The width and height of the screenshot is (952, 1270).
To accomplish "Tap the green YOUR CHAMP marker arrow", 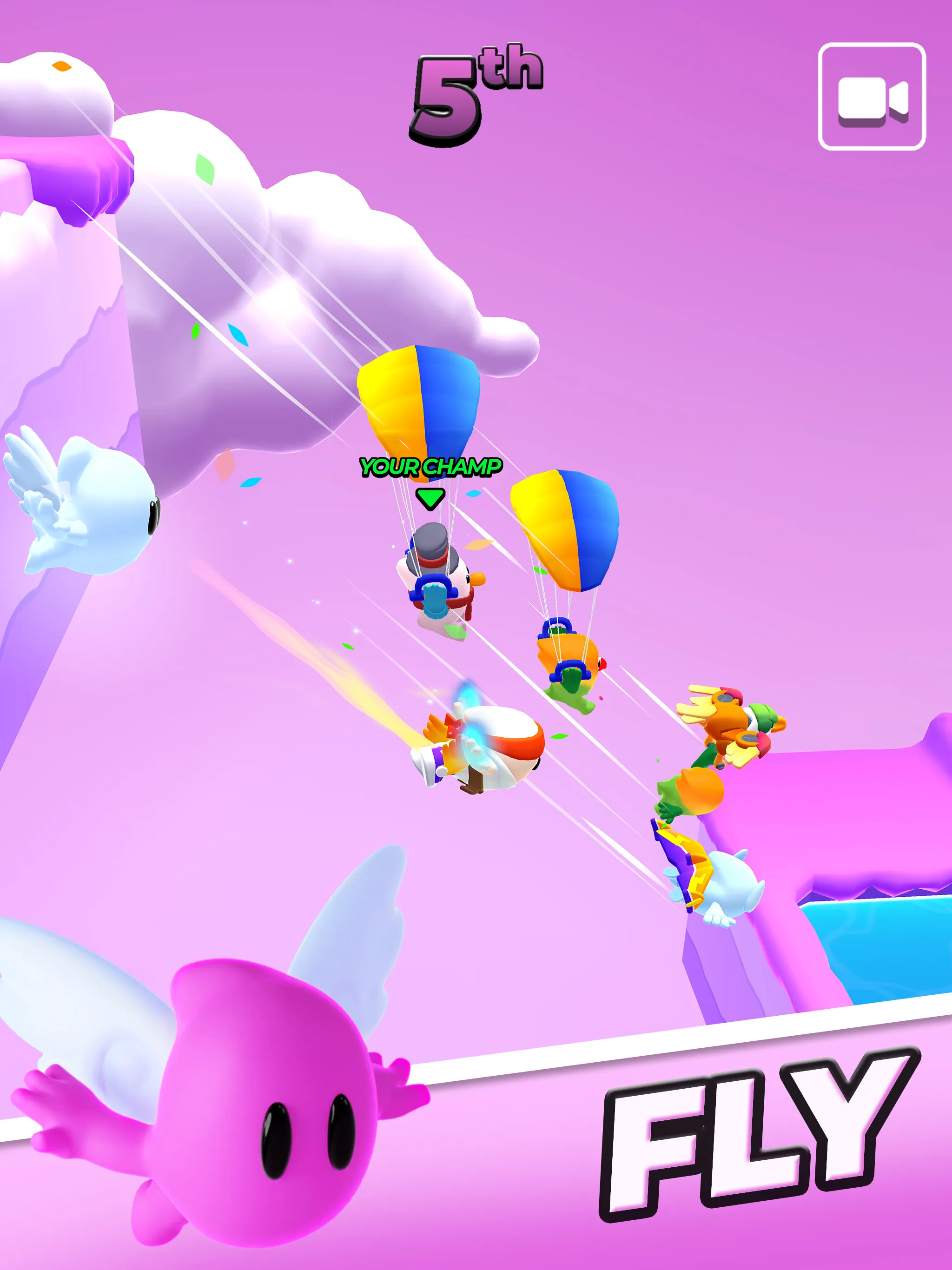I will click(x=430, y=500).
